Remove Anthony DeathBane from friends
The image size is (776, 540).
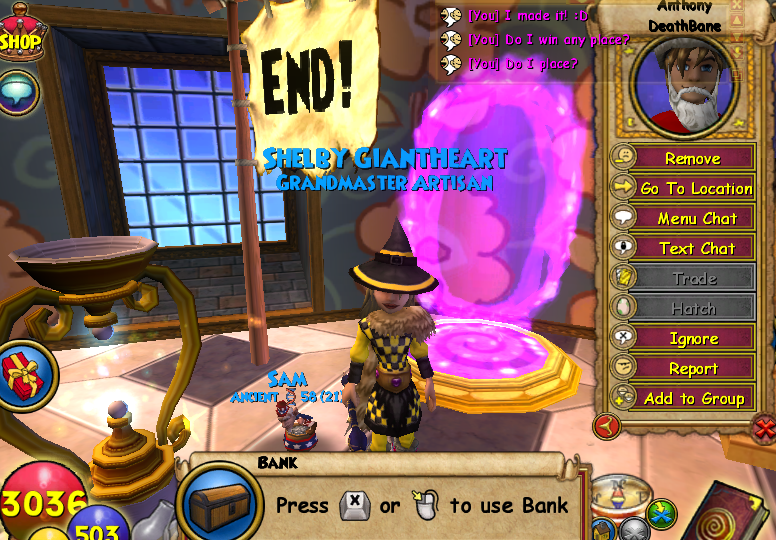[692, 158]
